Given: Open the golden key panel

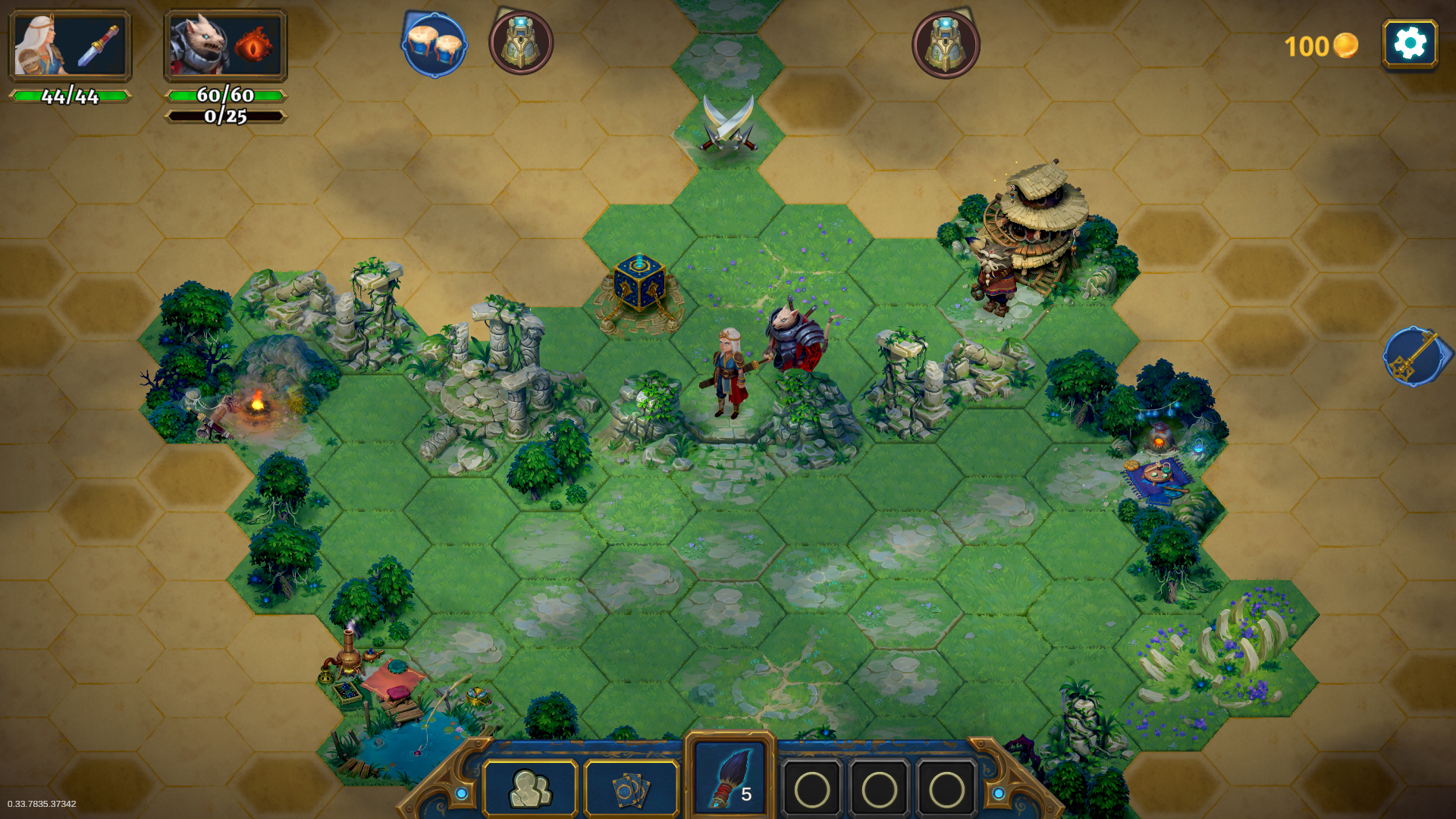Looking at the screenshot, I should click(1414, 356).
